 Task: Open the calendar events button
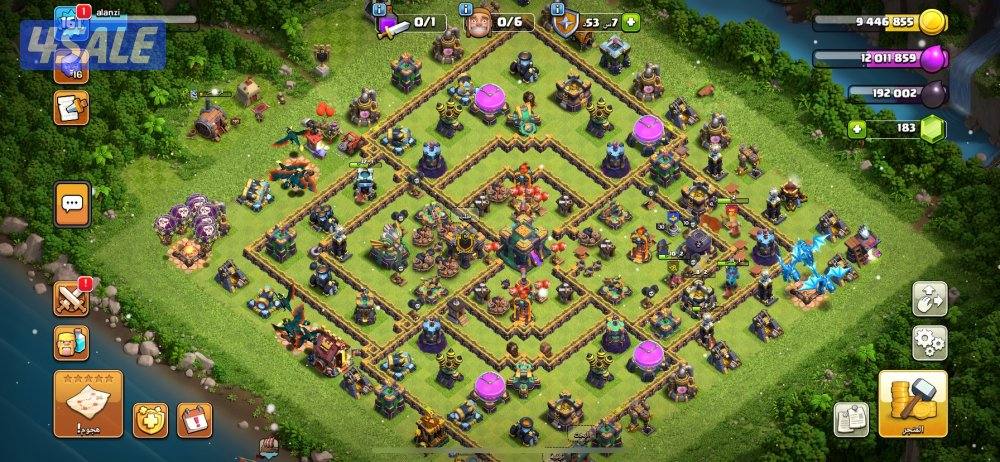point(195,419)
